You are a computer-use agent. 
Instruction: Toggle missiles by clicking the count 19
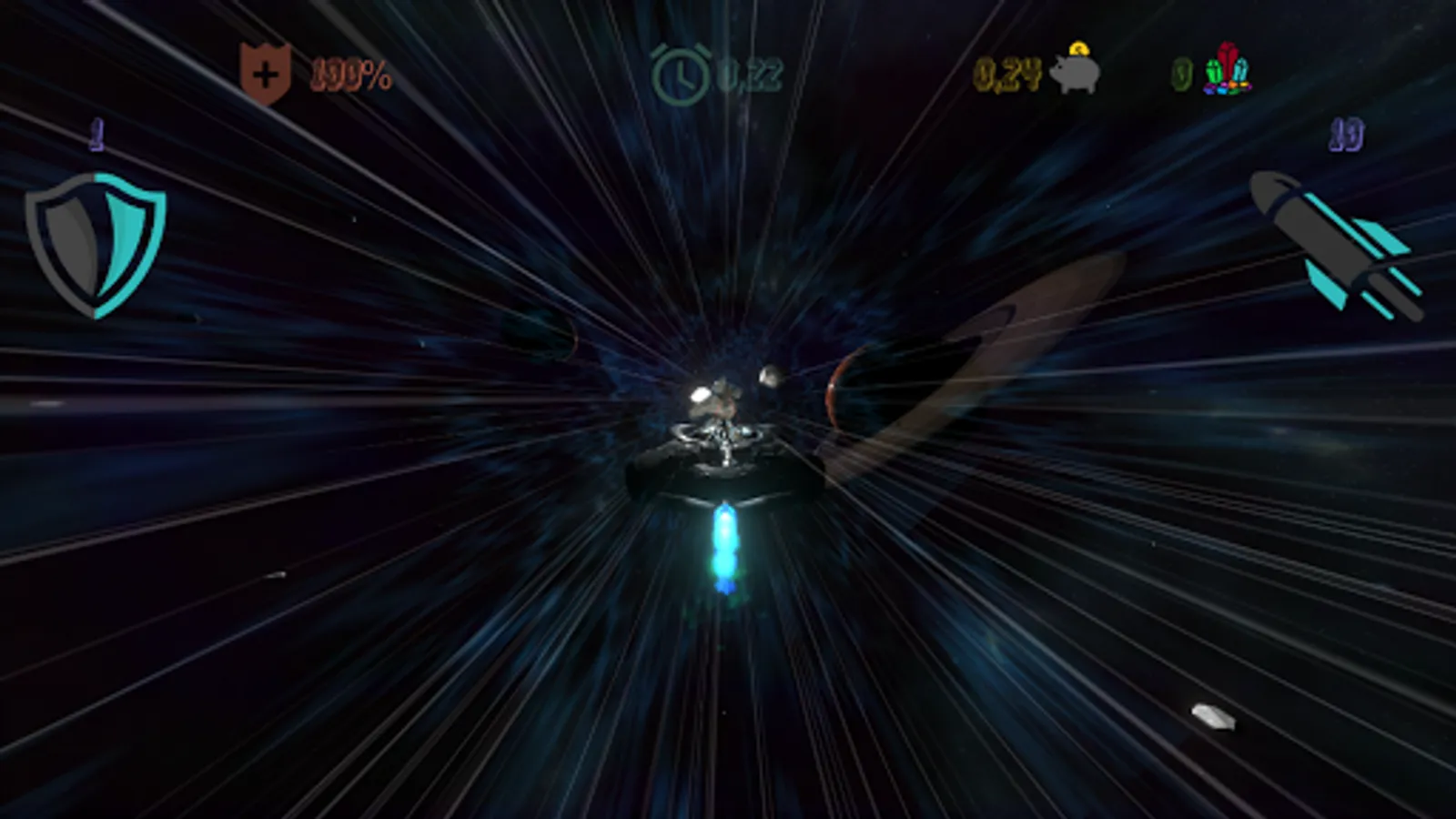pos(1349,135)
